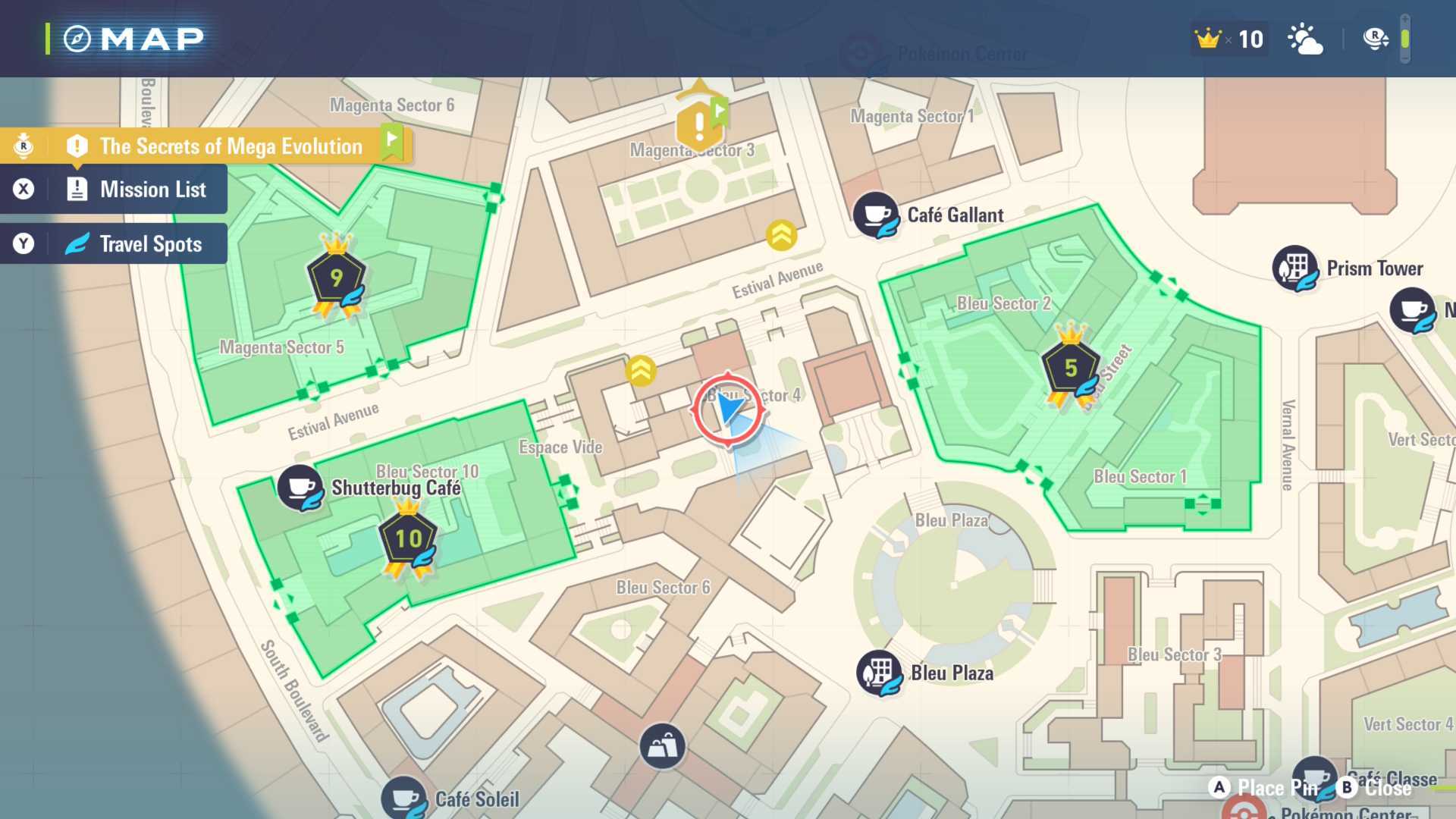Choose the Prism Tower travel spot
Screen dimensions: 1456x819
(1294, 268)
